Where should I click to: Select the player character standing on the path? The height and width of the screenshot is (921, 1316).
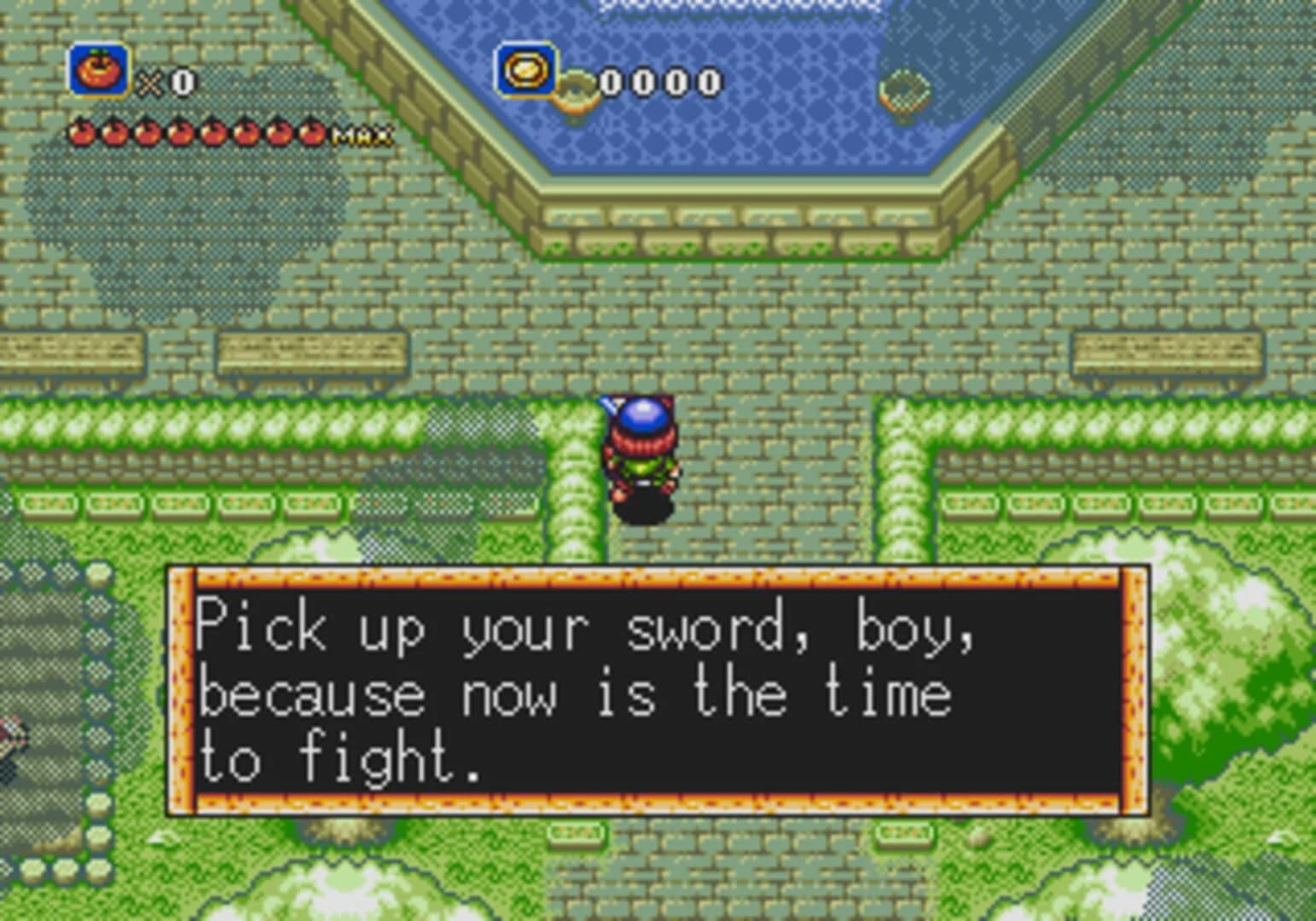pos(641,456)
